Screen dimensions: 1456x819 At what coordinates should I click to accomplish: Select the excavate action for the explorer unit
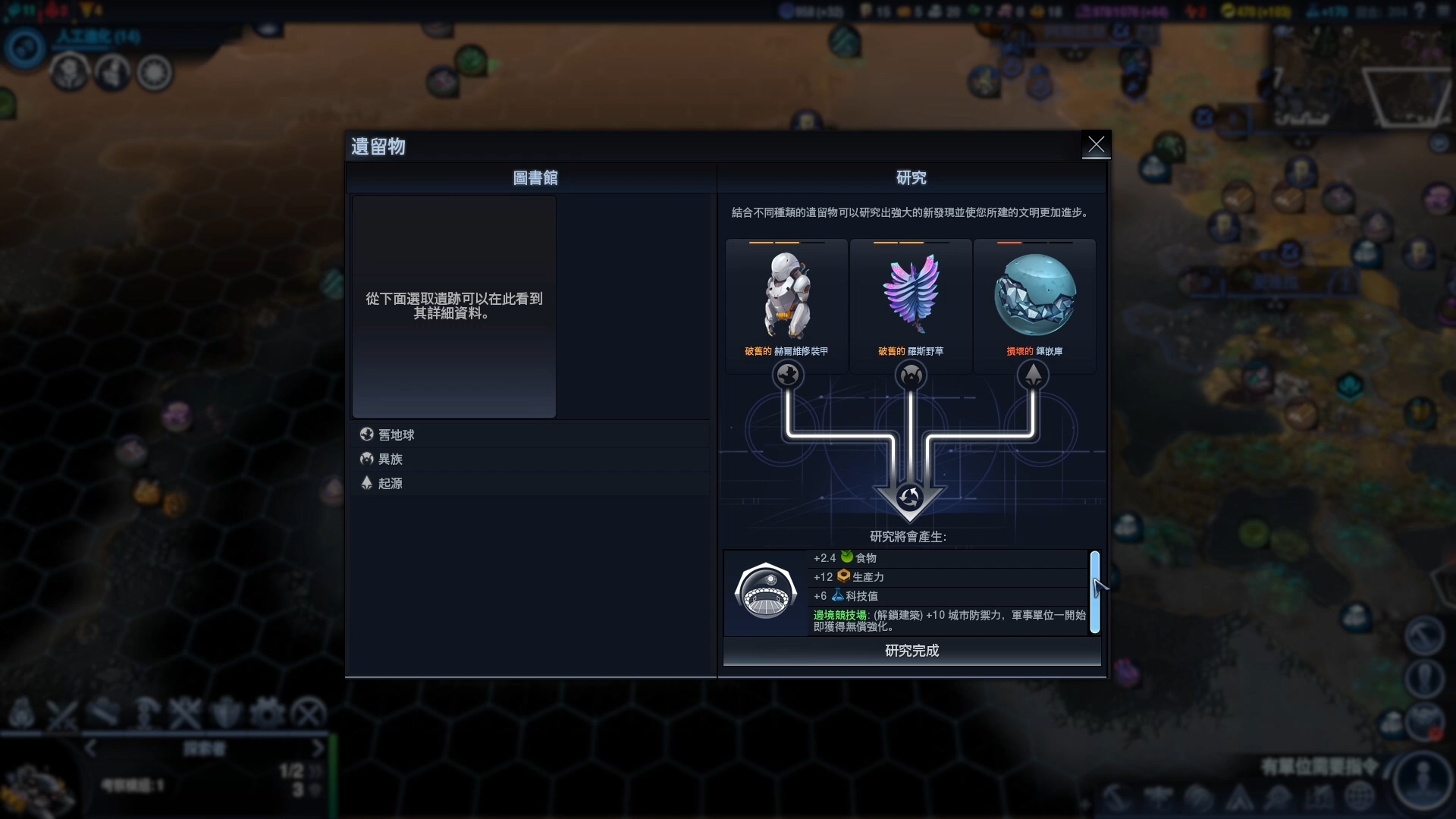click(146, 713)
